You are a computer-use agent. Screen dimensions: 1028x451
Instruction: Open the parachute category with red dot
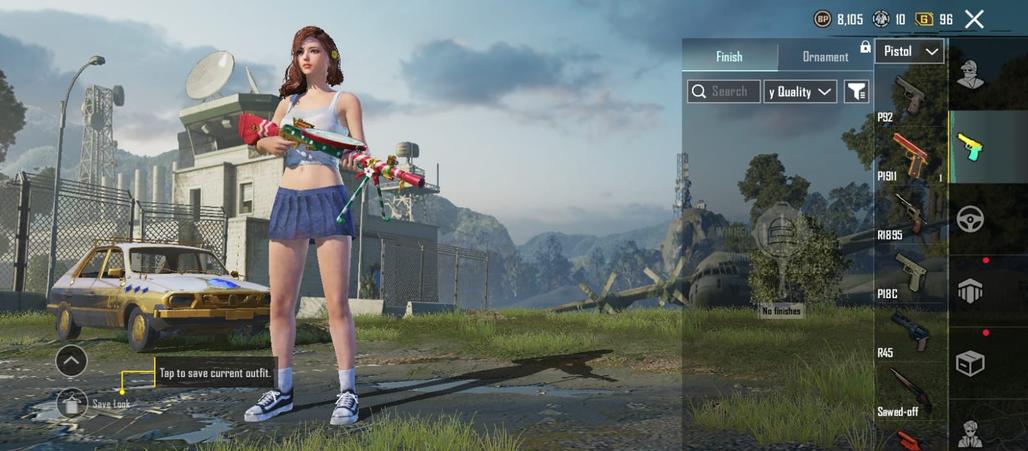point(970,290)
